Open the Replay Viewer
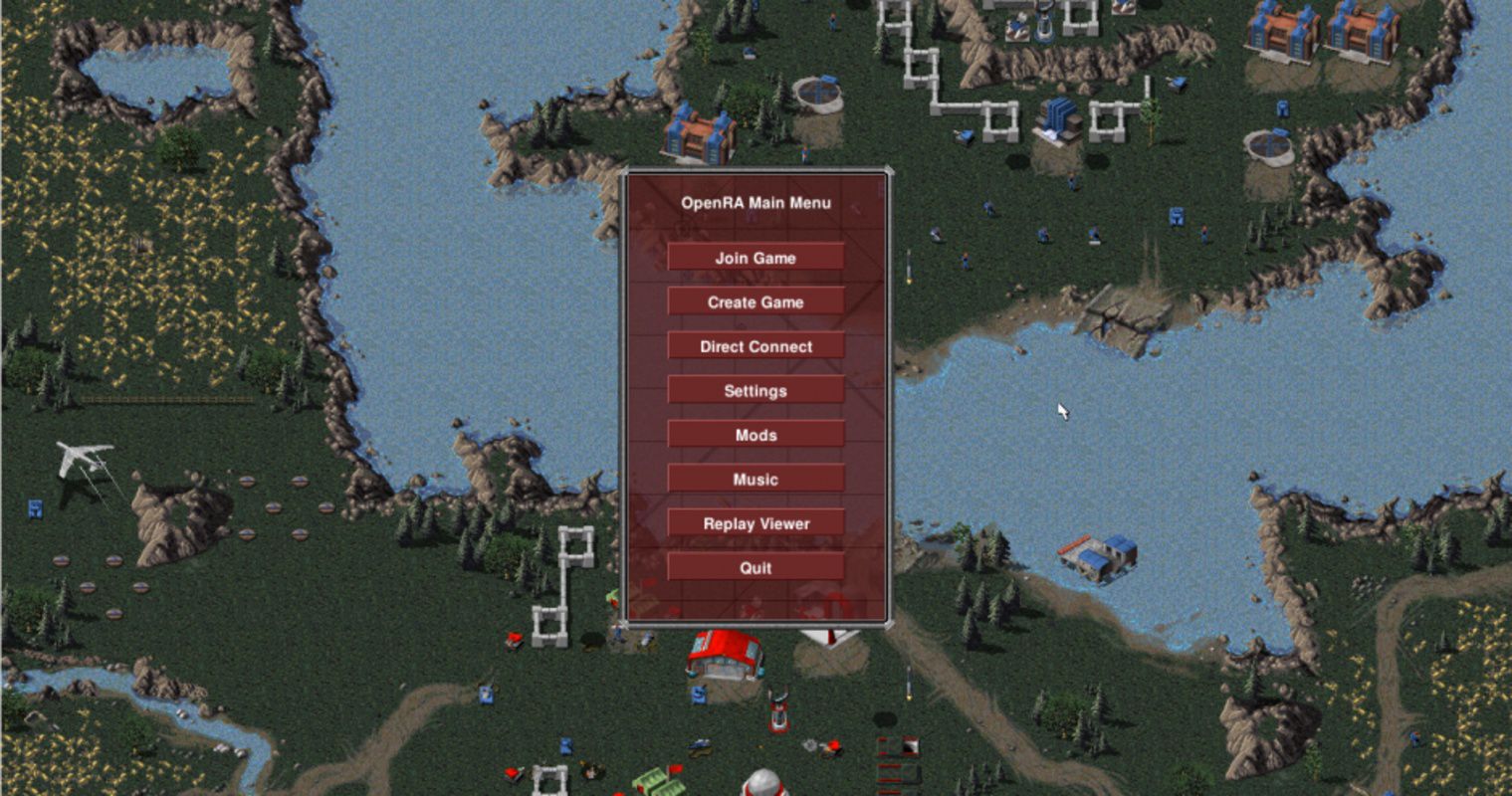This screenshot has width=1512, height=796. pos(756,523)
